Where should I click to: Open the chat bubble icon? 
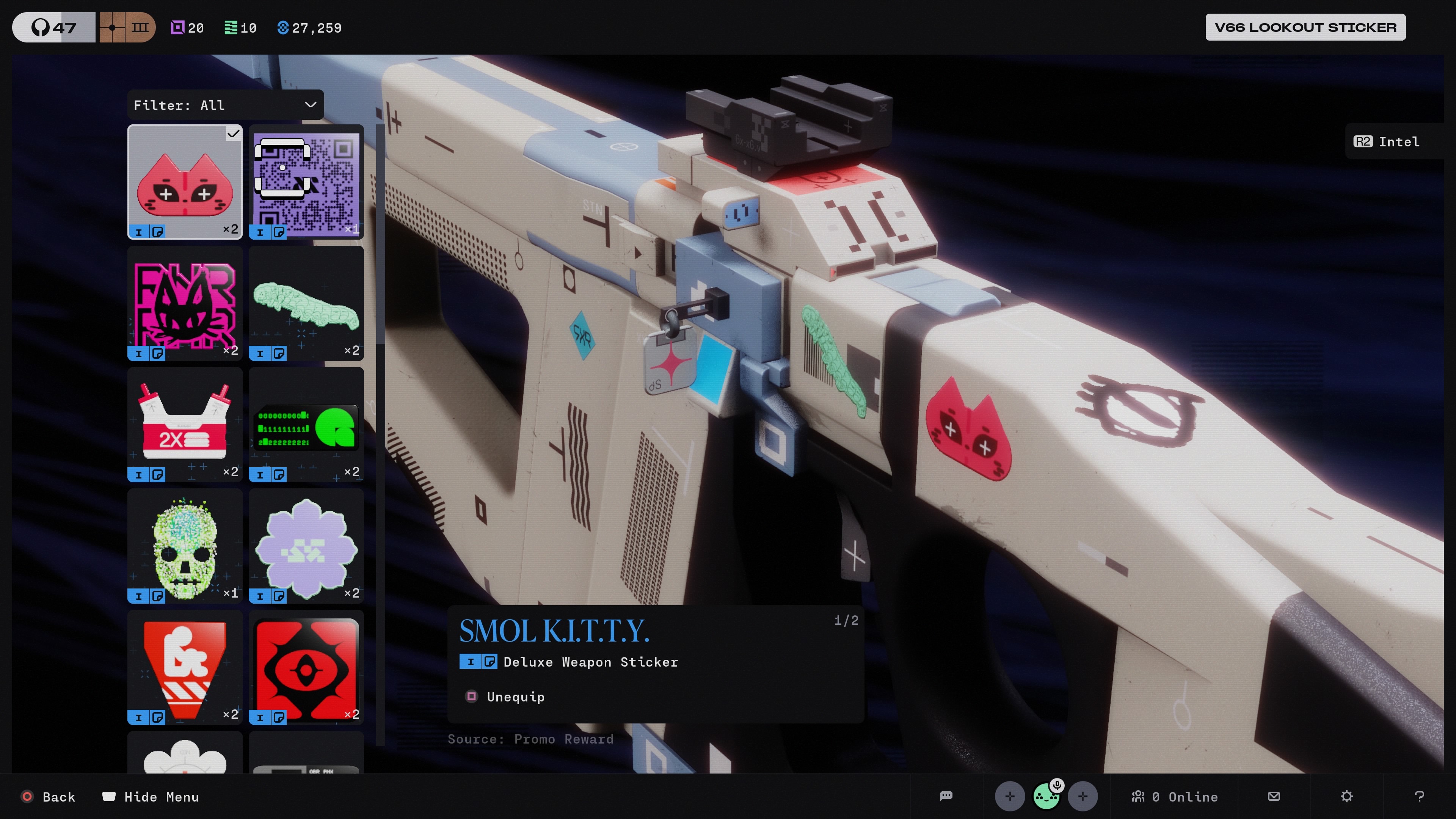[x=946, y=796]
